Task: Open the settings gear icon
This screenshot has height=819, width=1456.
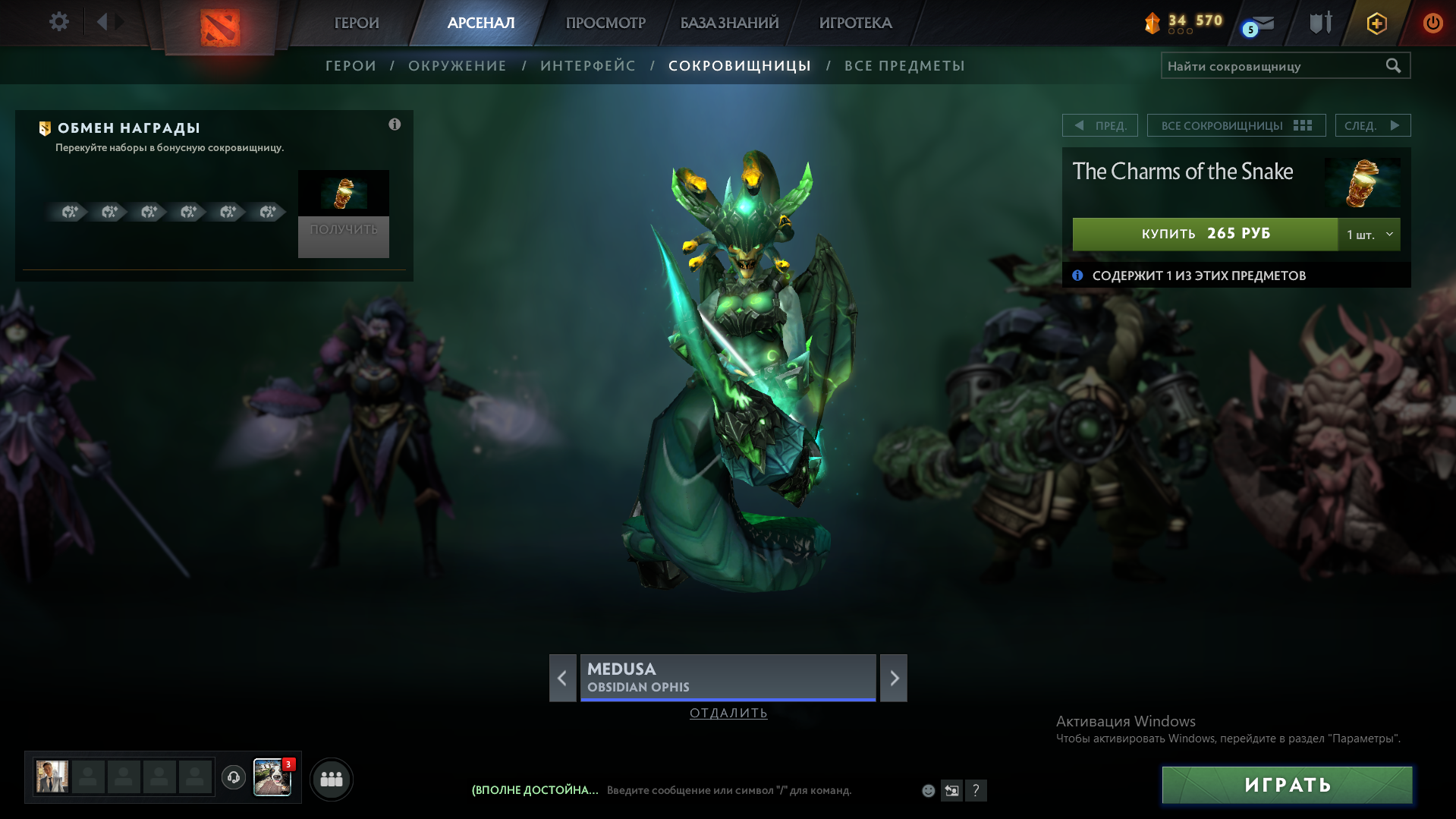Action: click(58, 22)
